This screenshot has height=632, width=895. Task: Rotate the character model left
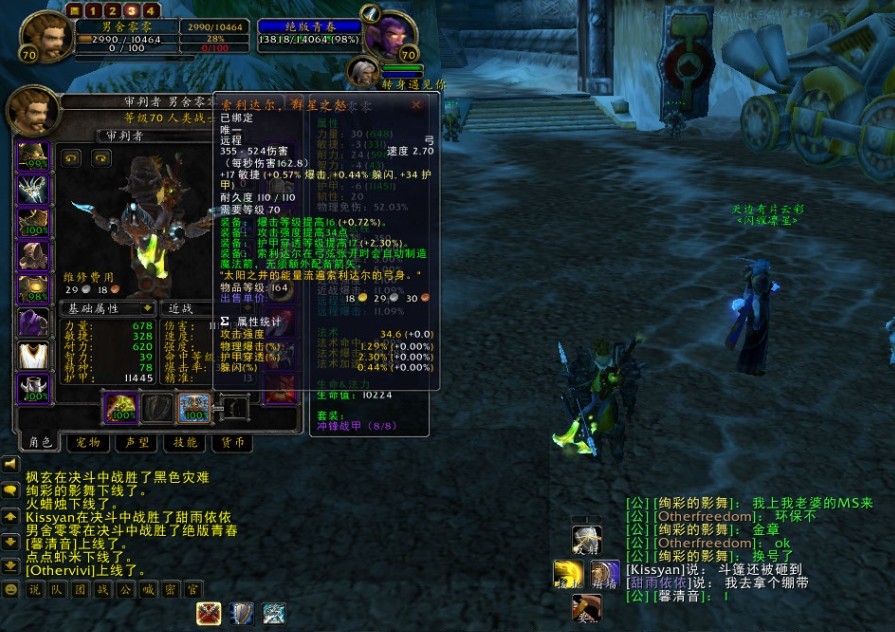71,157
